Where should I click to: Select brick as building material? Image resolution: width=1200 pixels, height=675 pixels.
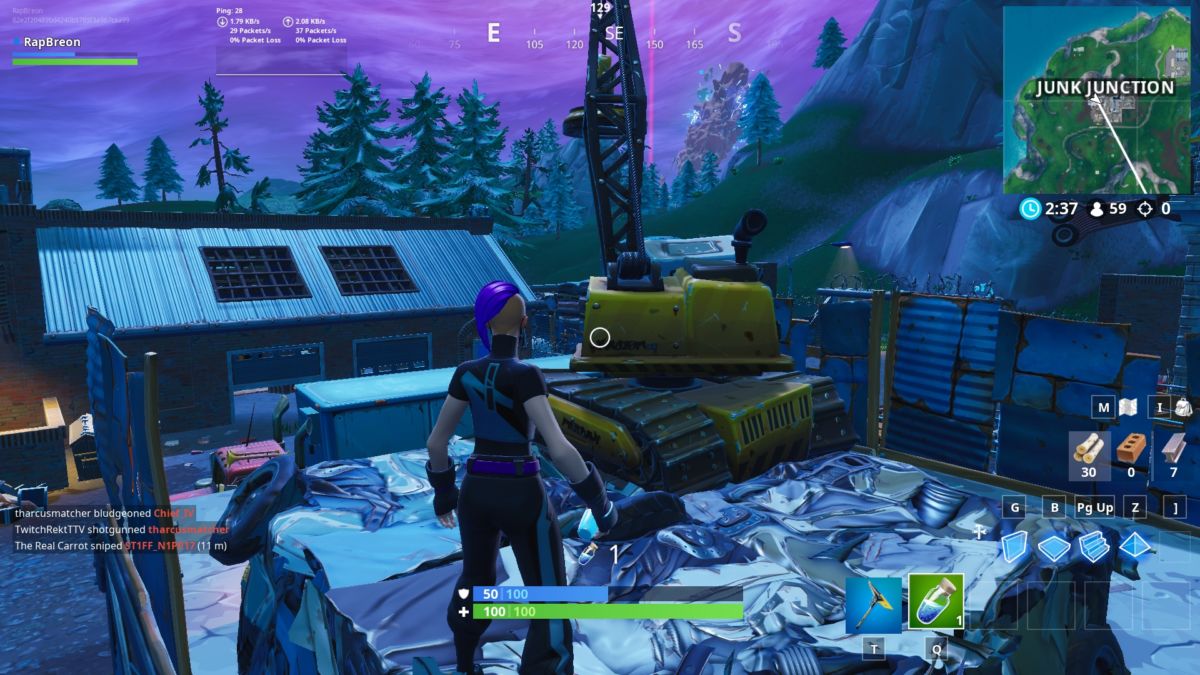[x=1131, y=449]
